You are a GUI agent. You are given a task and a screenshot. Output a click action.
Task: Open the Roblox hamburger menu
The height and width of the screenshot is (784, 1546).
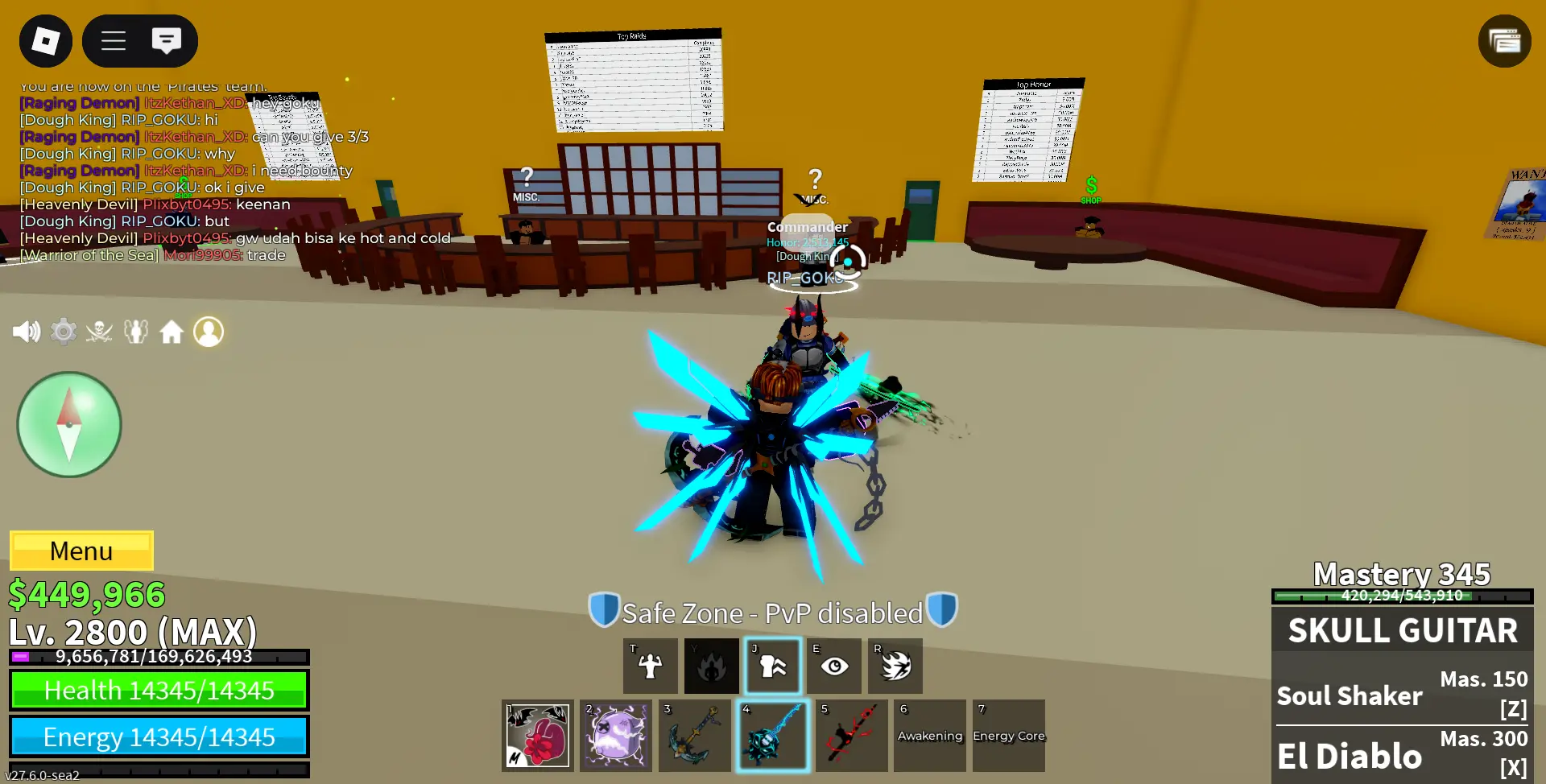[x=112, y=40]
